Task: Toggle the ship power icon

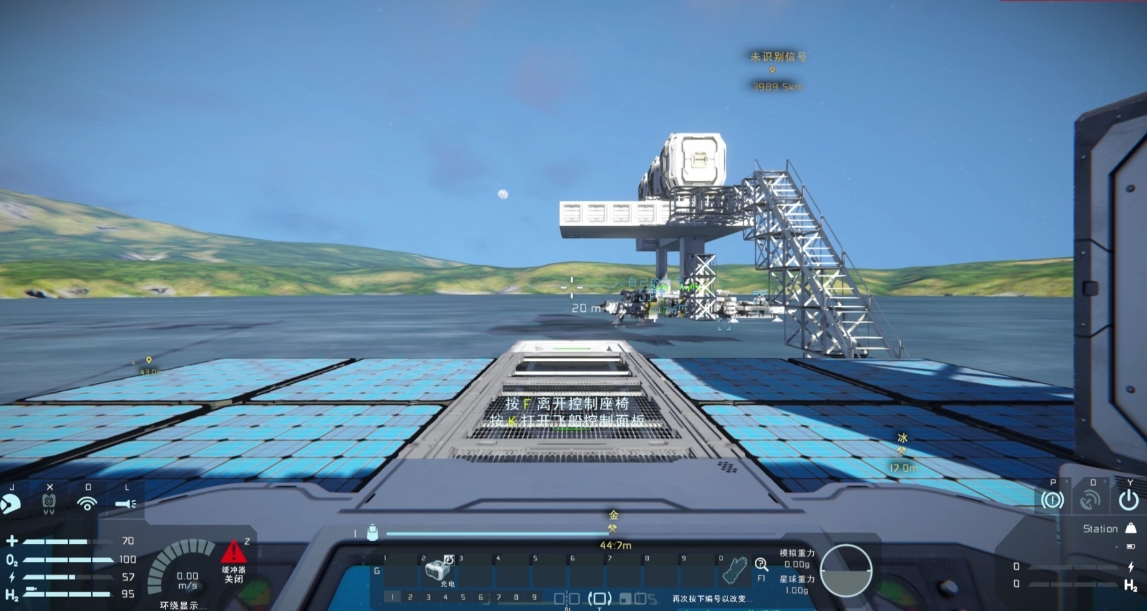Action: [1129, 498]
